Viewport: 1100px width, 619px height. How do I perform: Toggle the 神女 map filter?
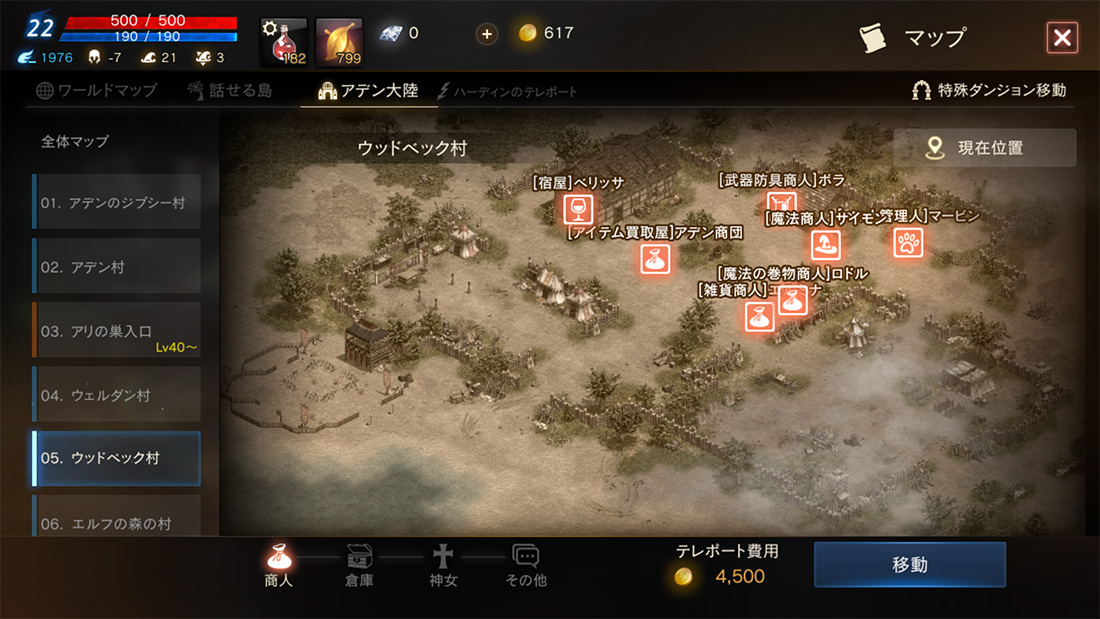pyautogui.click(x=442, y=565)
